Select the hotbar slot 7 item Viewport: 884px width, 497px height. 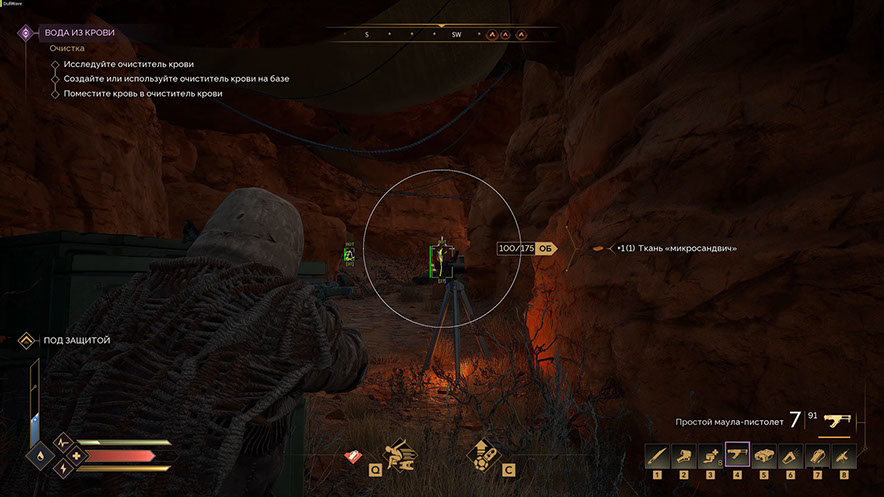(817, 456)
